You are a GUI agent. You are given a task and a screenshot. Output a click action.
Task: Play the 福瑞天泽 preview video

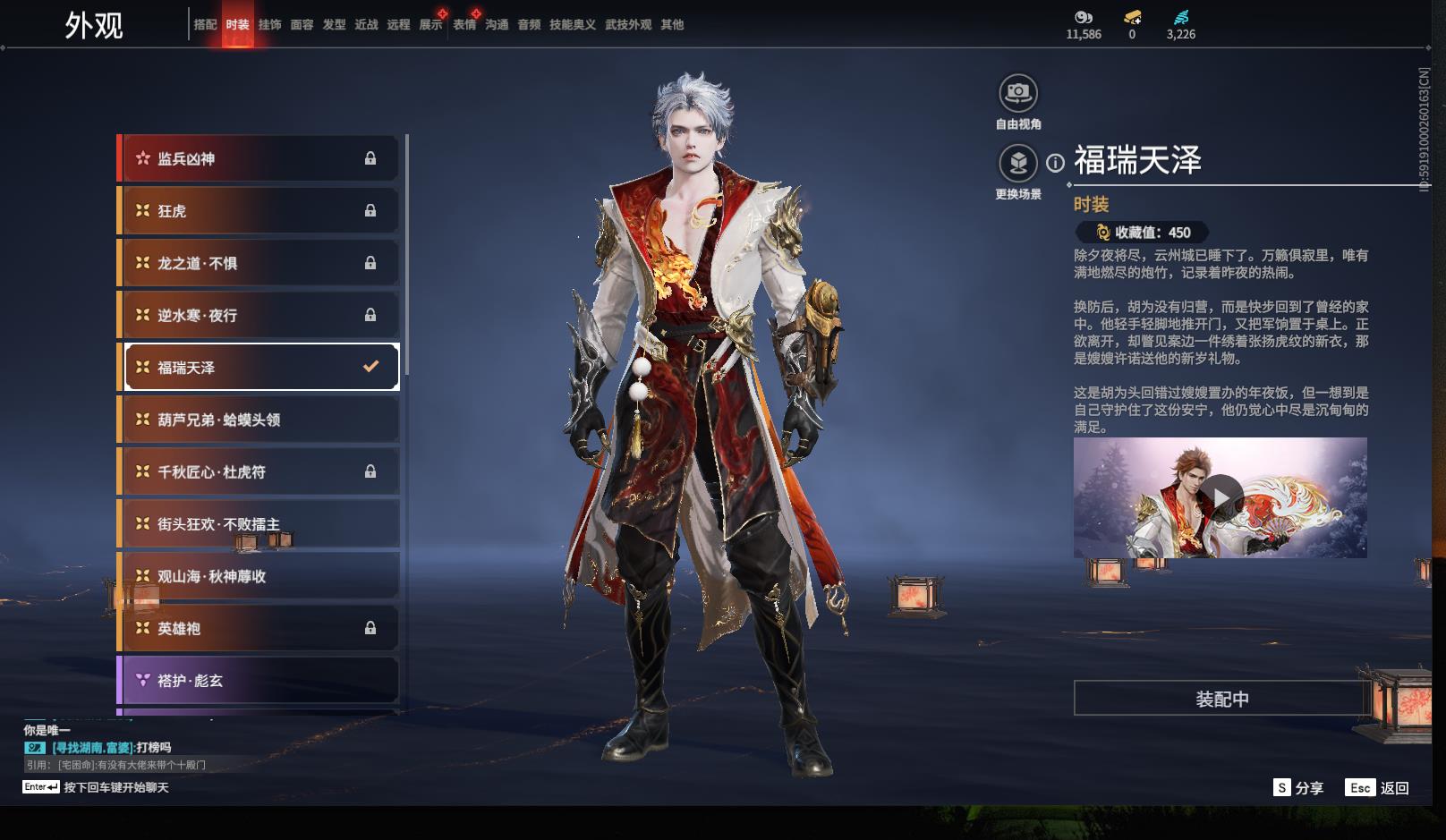1221,497
